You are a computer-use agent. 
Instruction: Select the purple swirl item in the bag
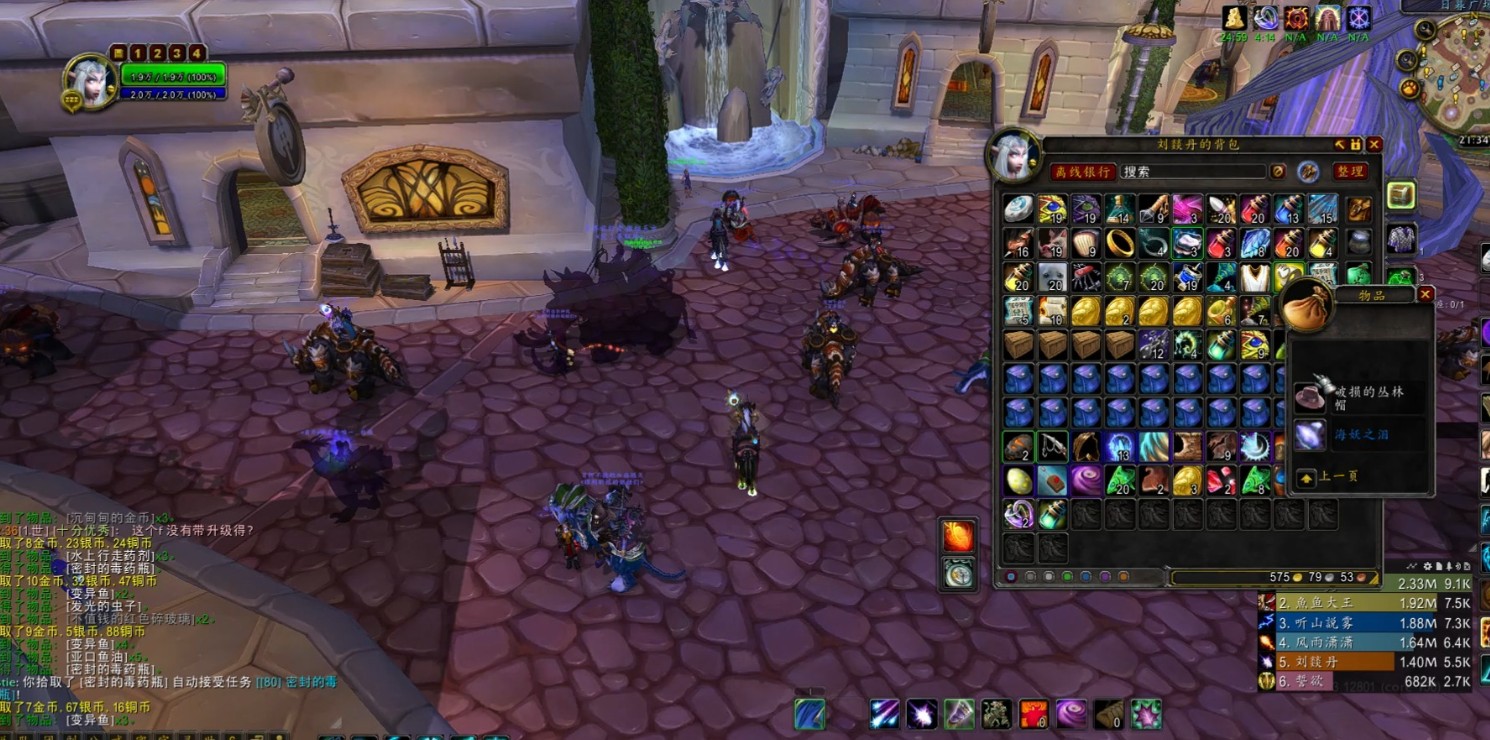click(x=1086, y=481)
